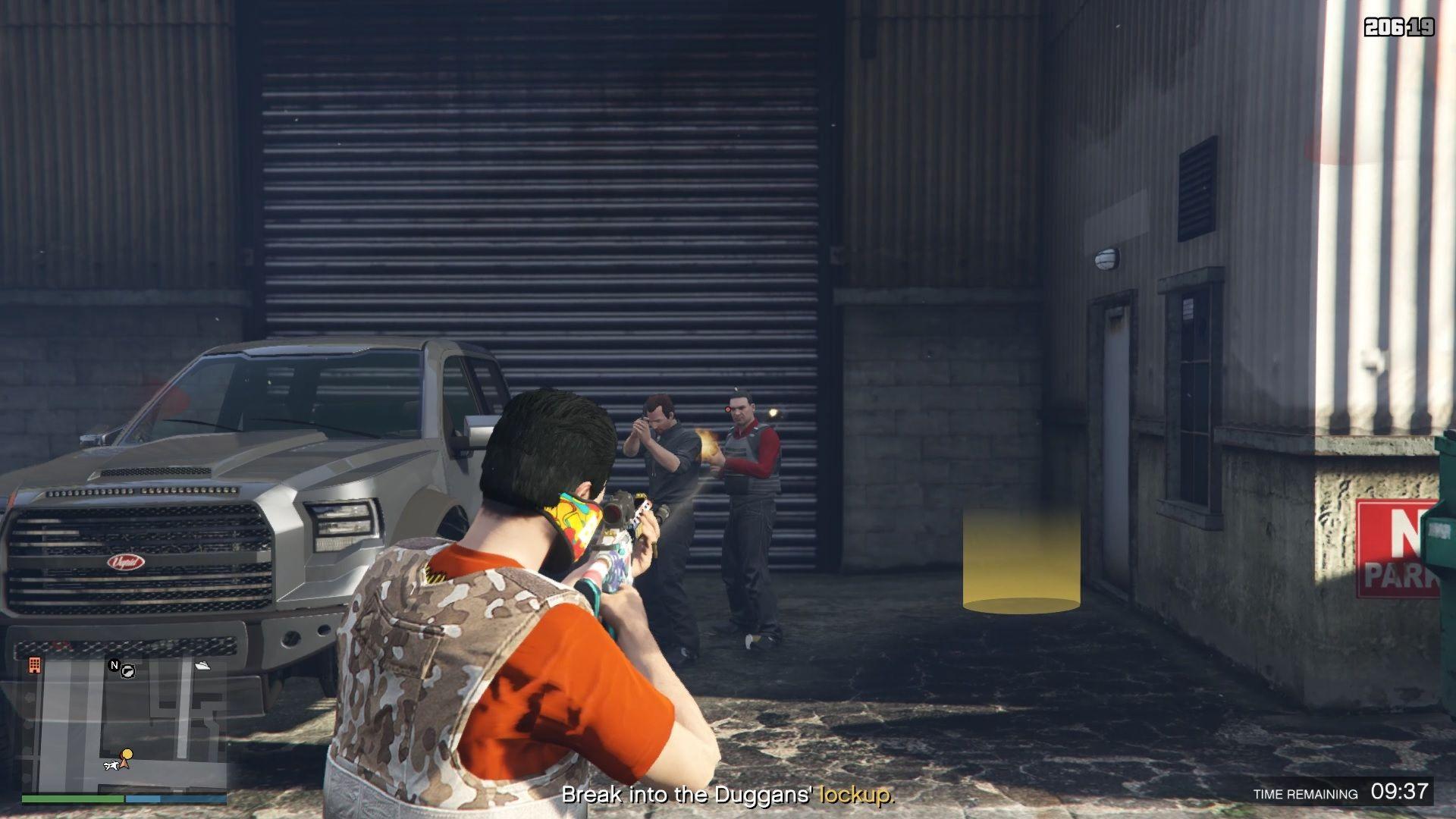Click the pistol-in-circle blip on the minimap

[x=128, y=670]
